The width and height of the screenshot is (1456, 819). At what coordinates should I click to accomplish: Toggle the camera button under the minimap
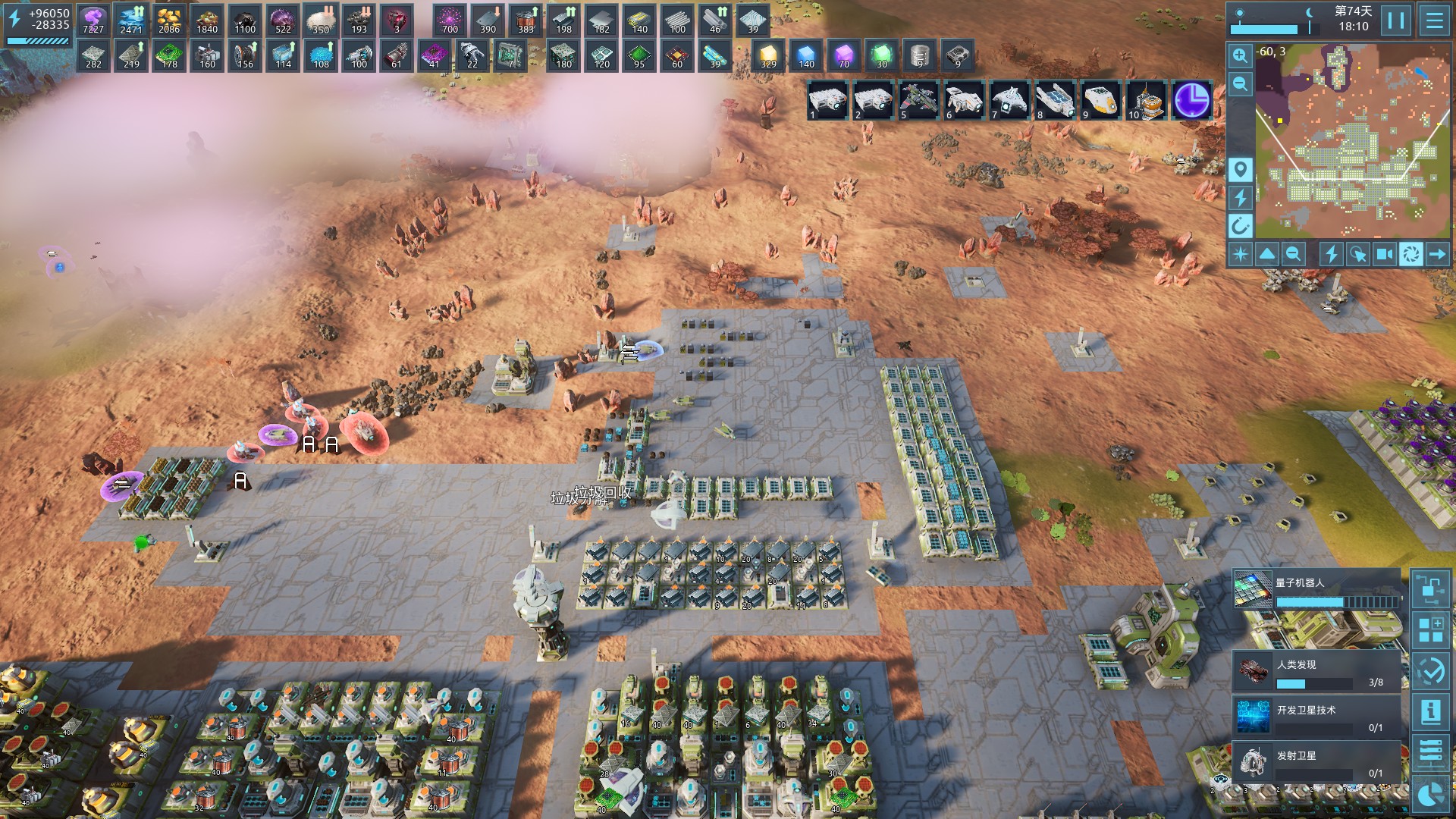tap(1384, 254)
